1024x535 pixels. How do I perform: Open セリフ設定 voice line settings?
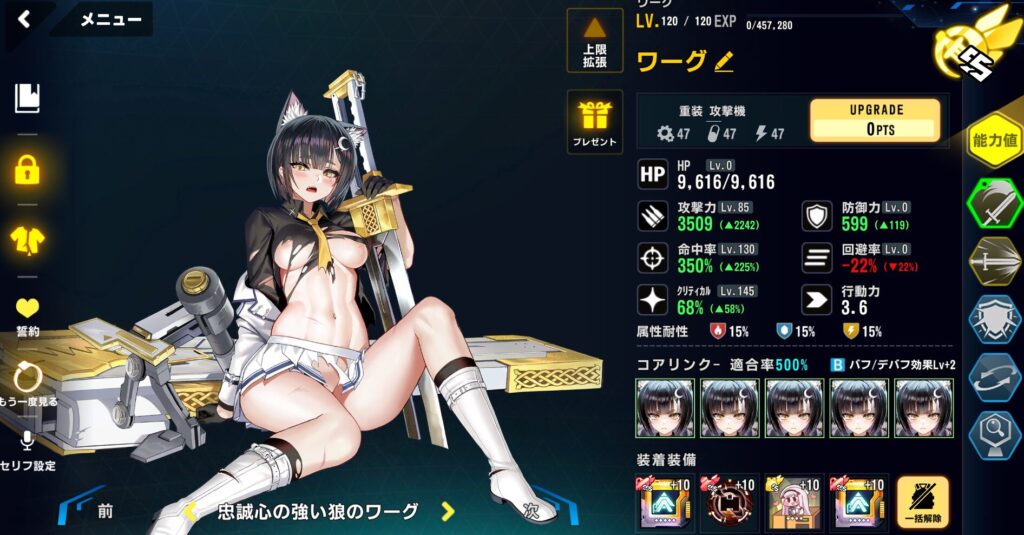pyautogui.click(x=27, y=450)
